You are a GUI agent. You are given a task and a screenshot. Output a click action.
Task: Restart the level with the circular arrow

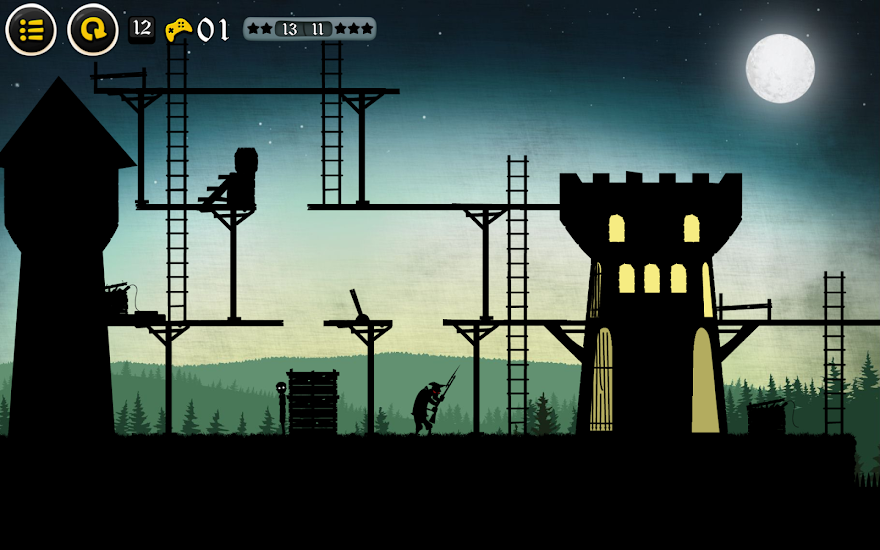click(x=92, y=30)
